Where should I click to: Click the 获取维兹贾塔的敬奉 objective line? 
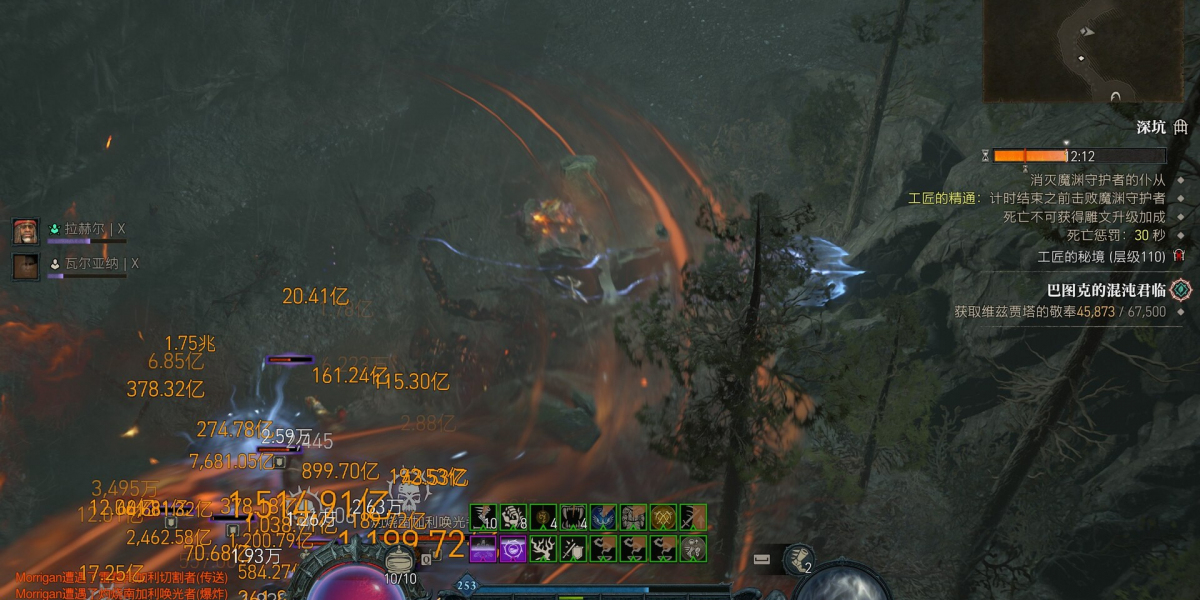[1060, 312]
